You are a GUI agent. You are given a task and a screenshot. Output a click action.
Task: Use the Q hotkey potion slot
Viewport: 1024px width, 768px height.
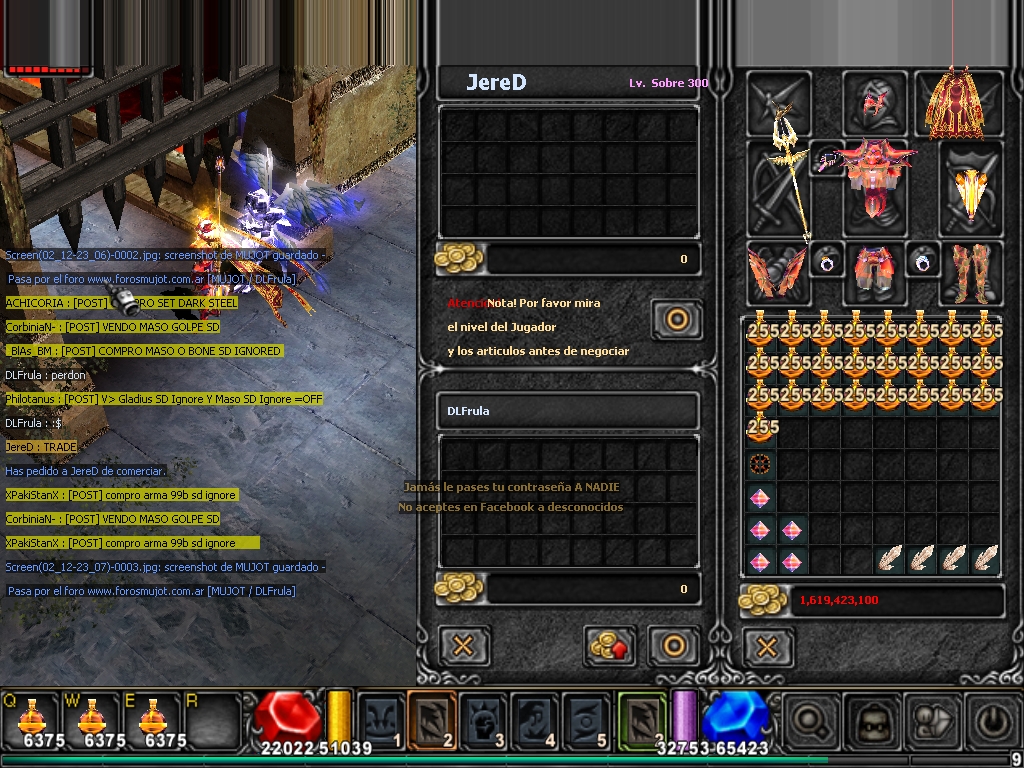pos(32,719)
